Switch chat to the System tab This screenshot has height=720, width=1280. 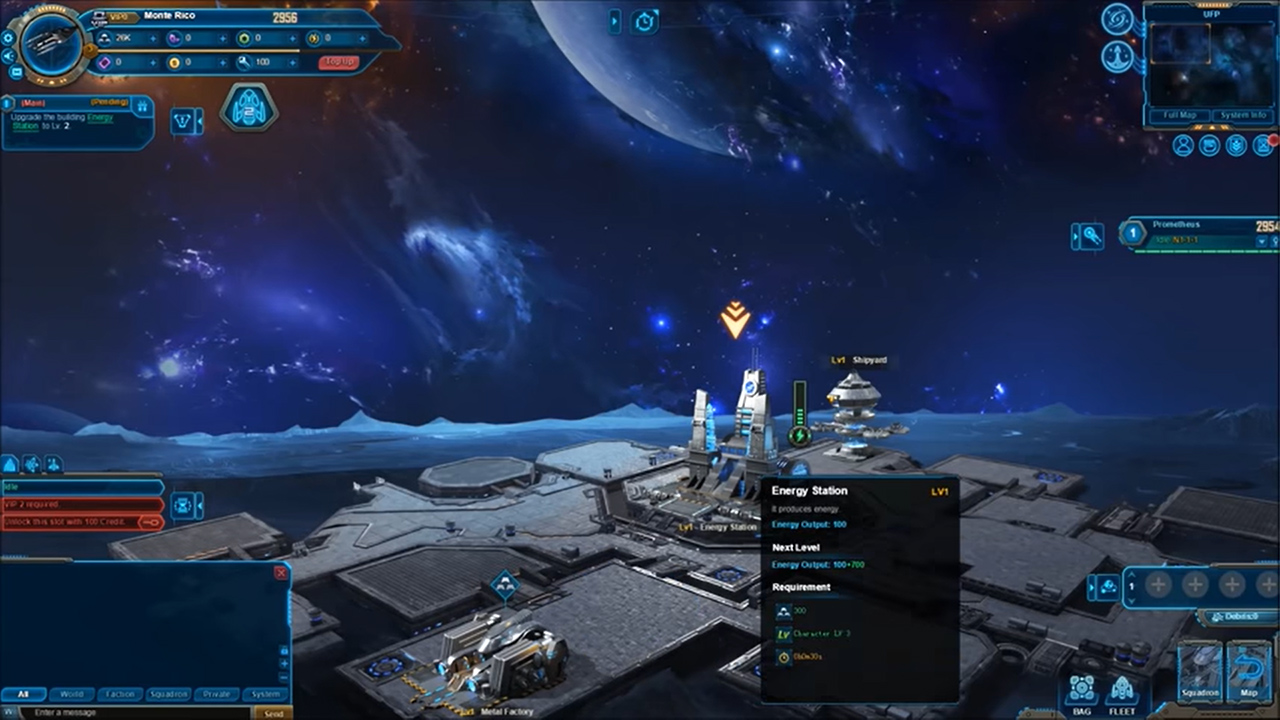coord(266,694)
